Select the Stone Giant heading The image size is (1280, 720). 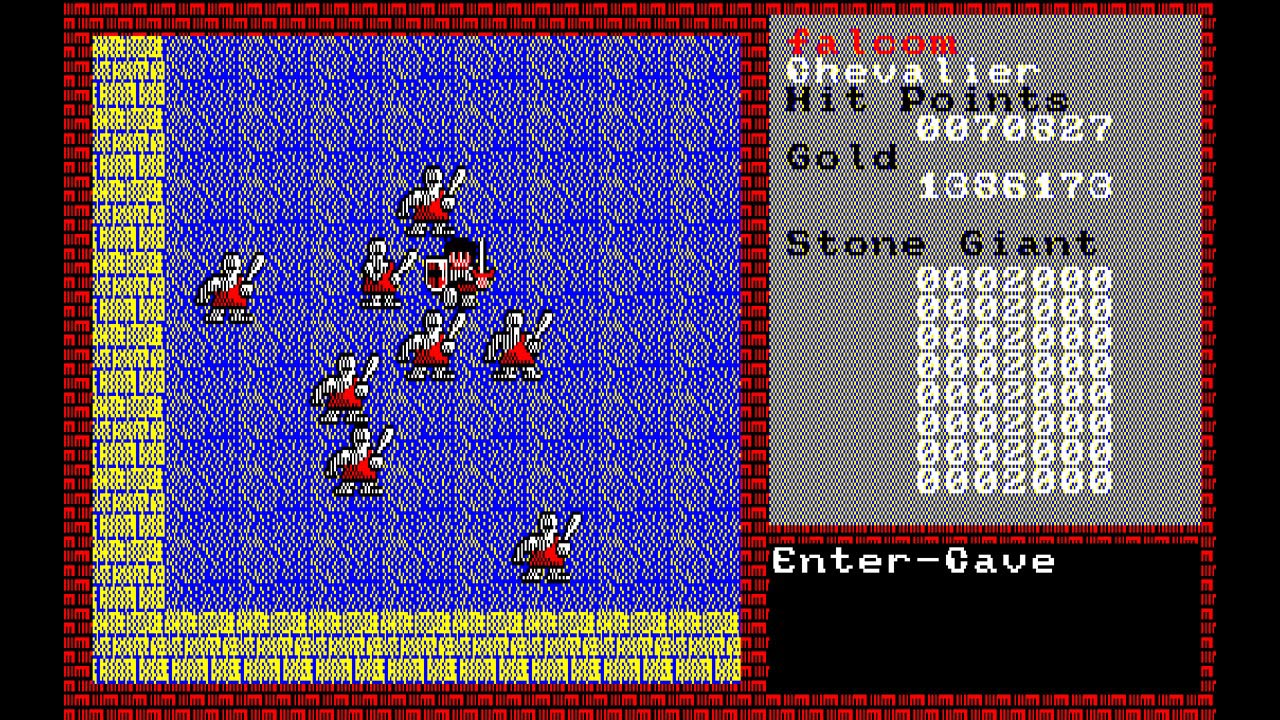(x=940, y=243)
